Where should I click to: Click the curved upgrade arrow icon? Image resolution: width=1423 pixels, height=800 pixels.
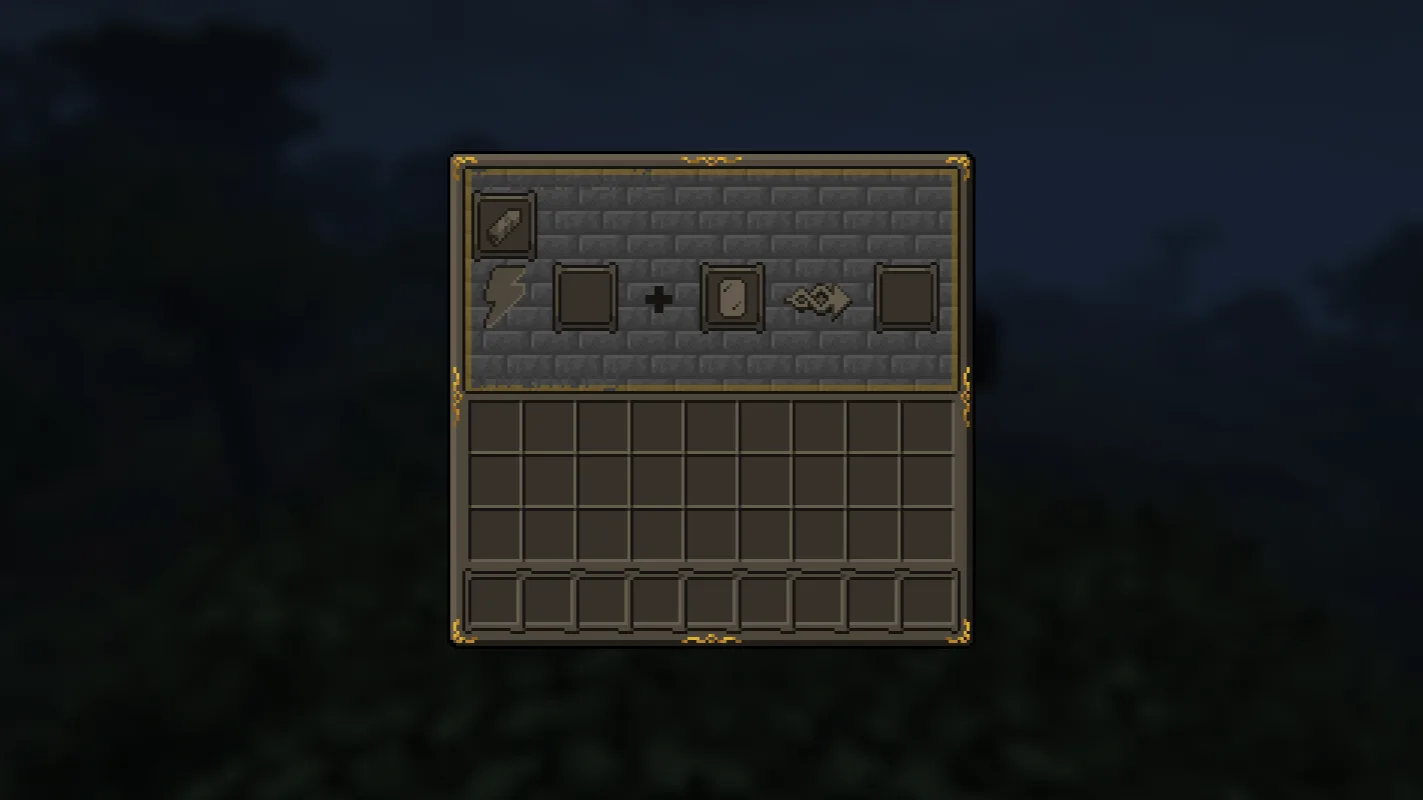[817, 298]
